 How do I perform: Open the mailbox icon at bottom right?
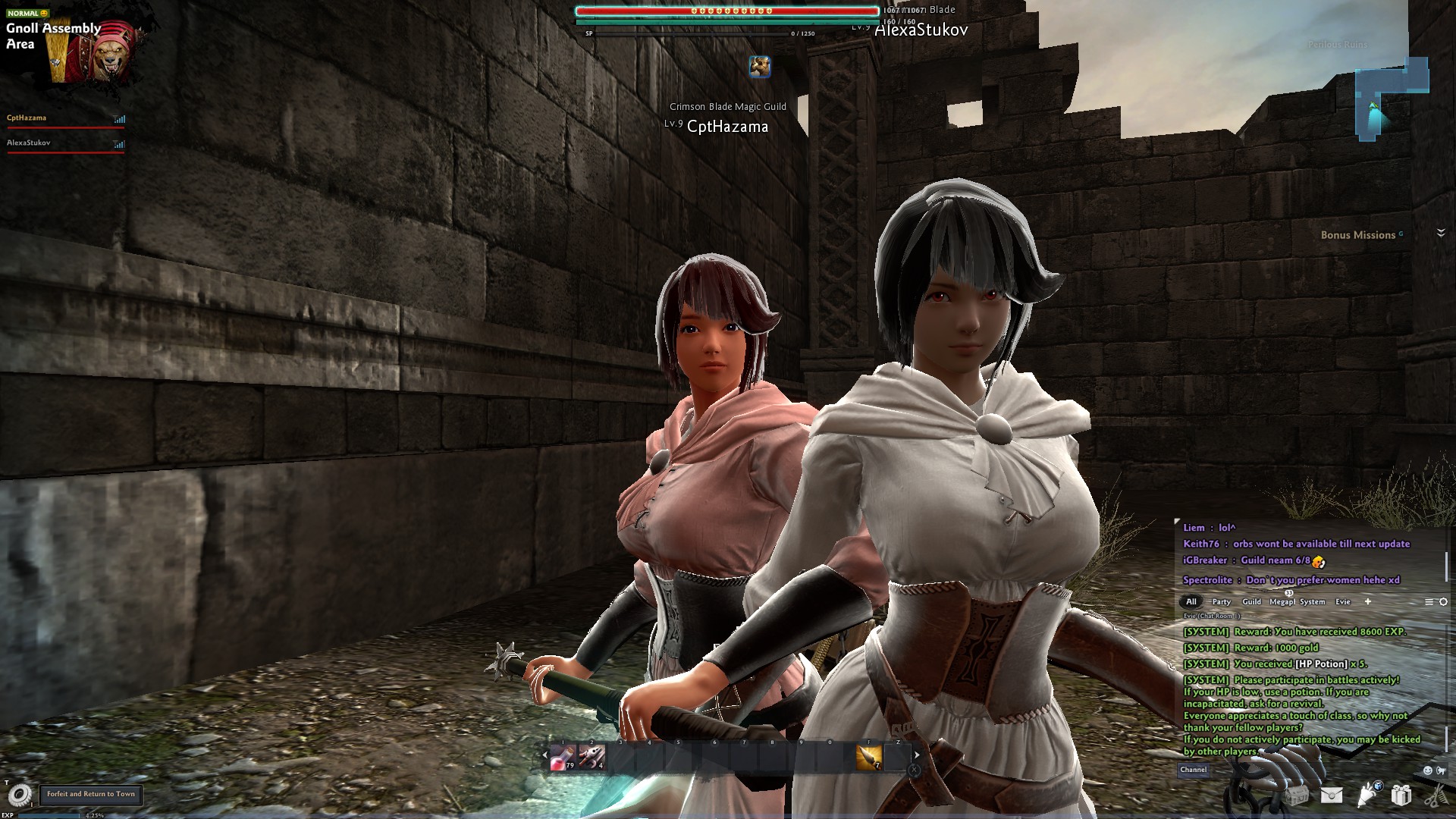(x=1332, y=795)
